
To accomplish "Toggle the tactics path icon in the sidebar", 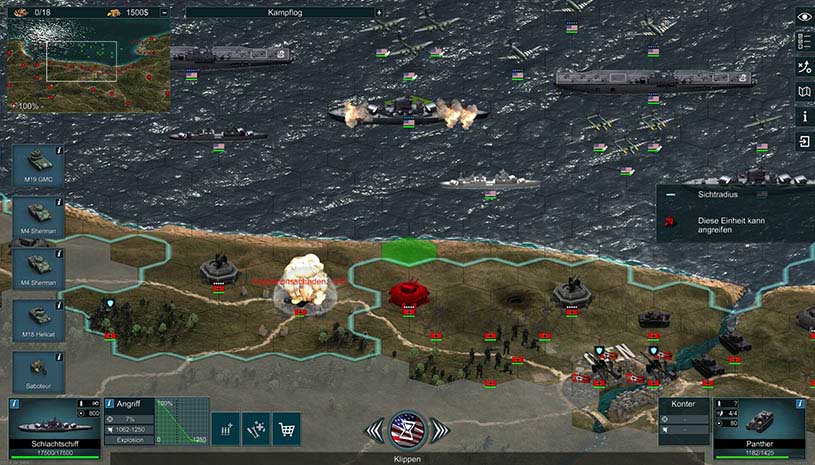I will click(803, 67).
